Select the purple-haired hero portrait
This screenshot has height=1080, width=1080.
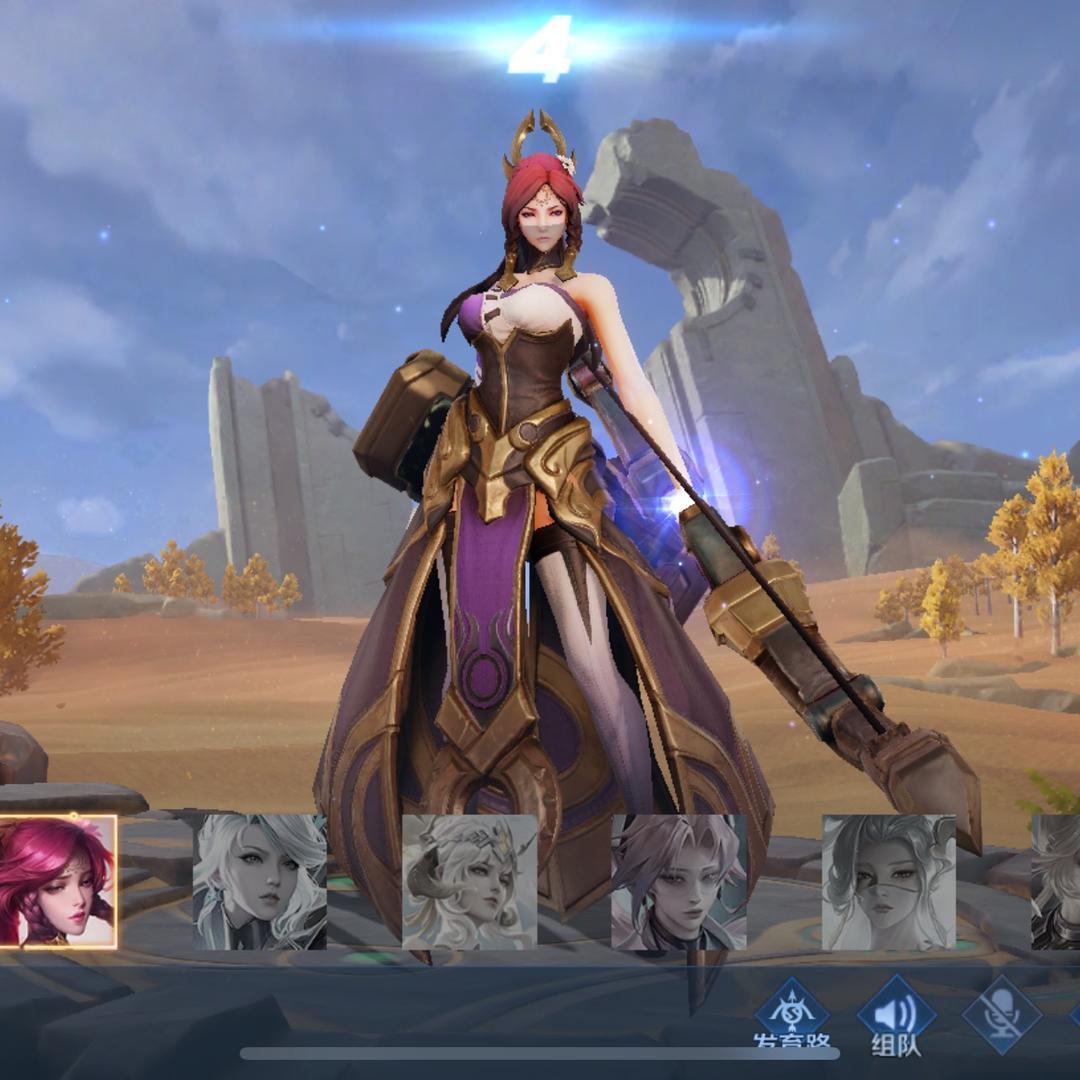[x=678, y=881]
